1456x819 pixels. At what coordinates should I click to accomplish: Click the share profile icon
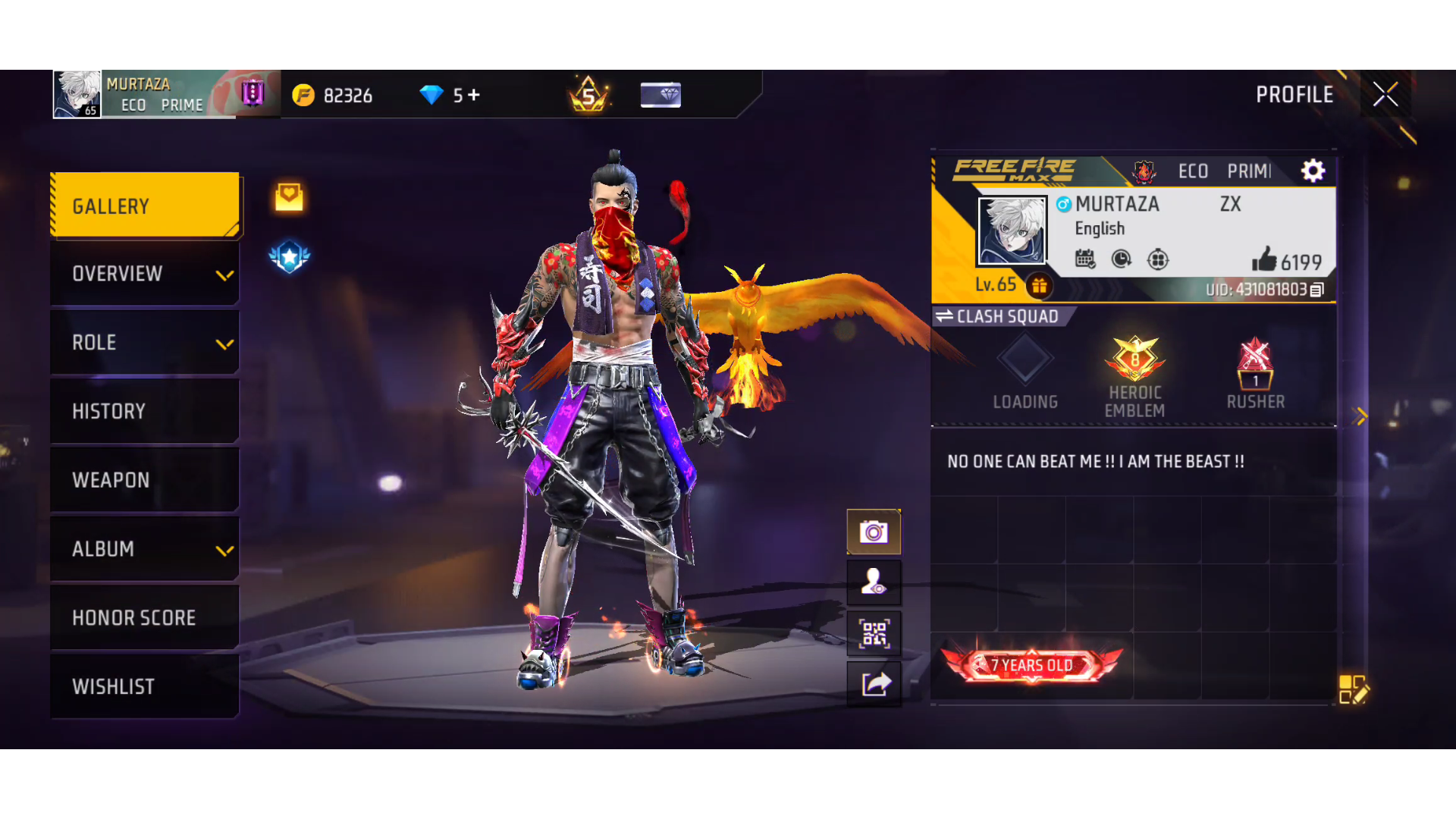tap(874, 682)
